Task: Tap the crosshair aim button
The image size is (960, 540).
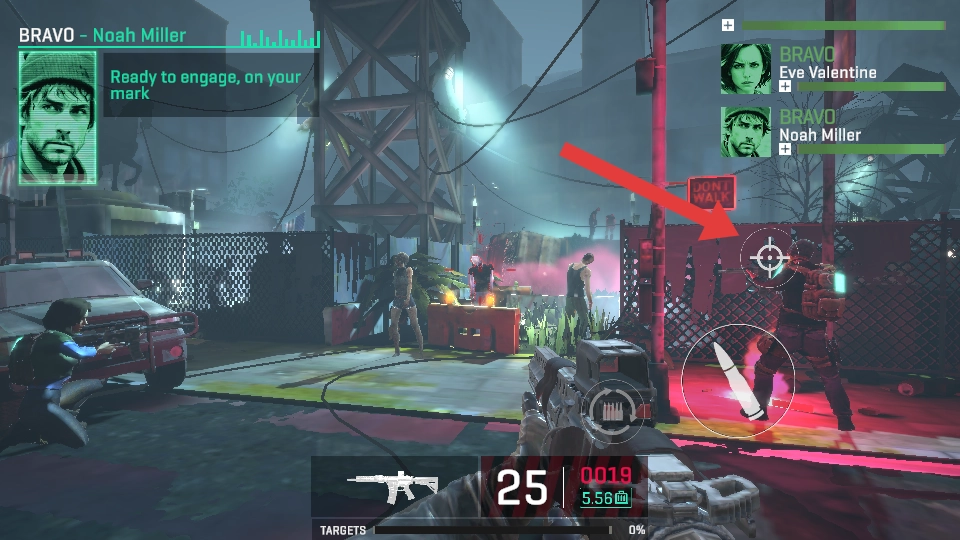Action: 767,258
